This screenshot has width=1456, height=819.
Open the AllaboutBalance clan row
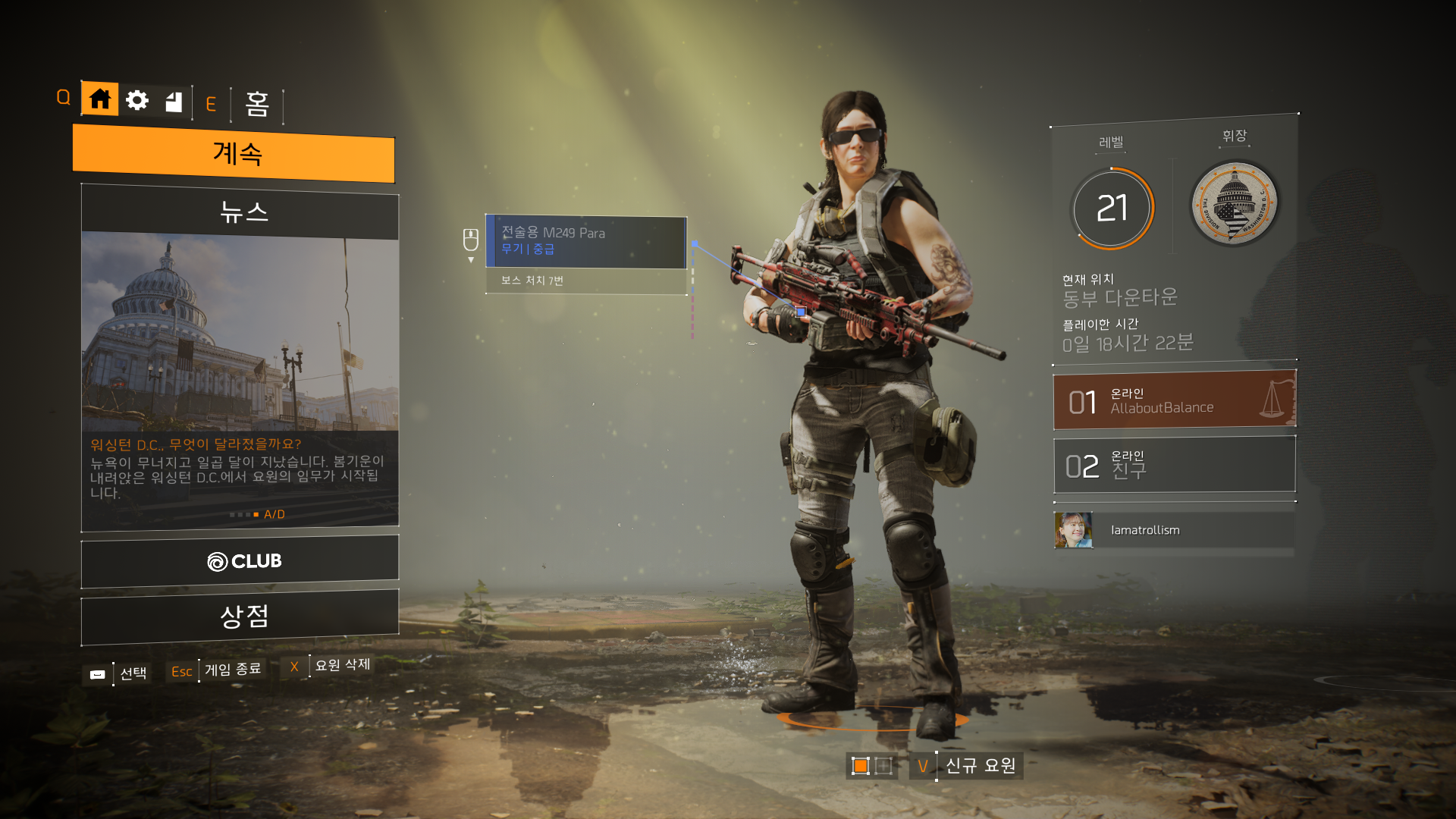click(x=1174, y=400)
